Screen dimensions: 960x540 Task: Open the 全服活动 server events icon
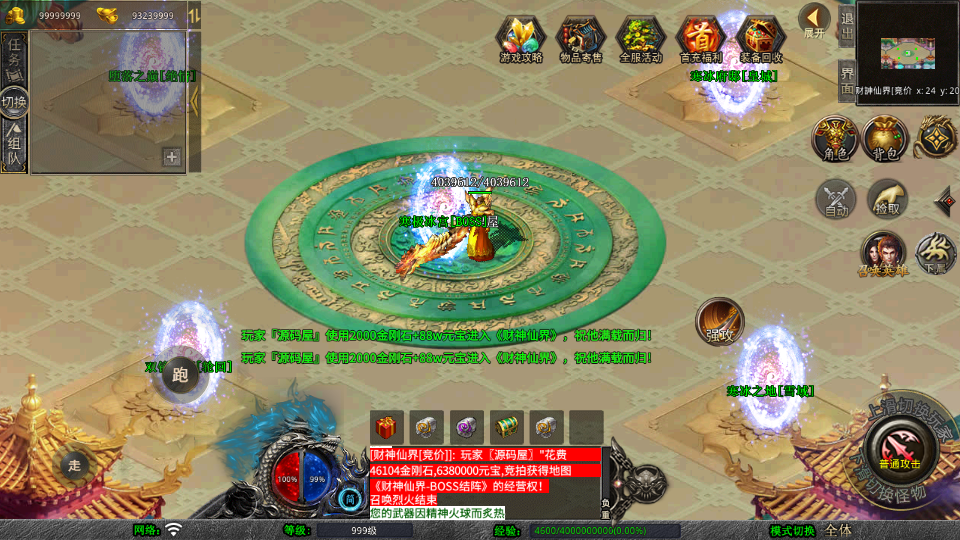point(641,38)
